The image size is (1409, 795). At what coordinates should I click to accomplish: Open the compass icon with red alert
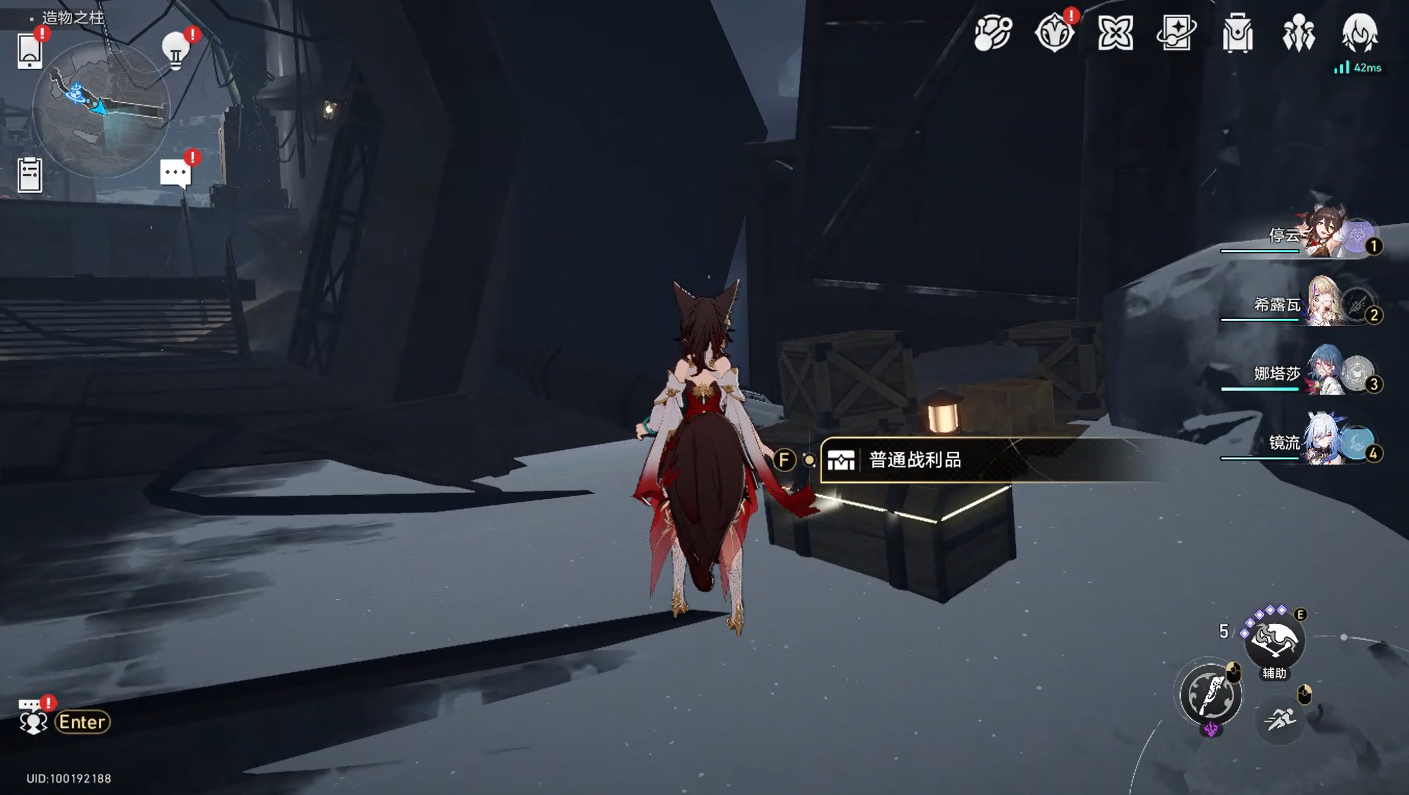(1054, 34)
